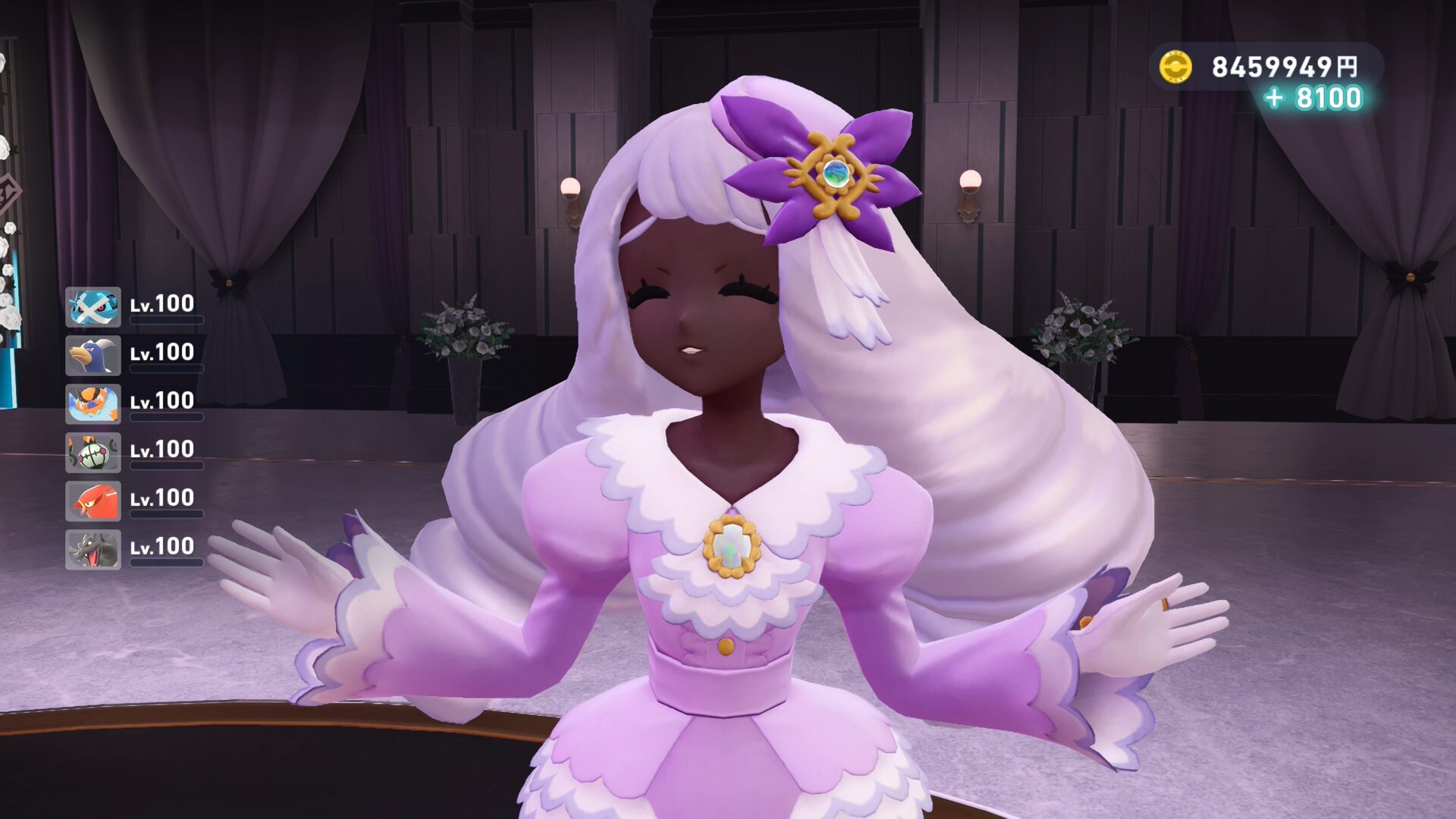This screenshot has width=1456, height=819.
Task: Select the black Charizard party slot
Action: tap(93, 550)
